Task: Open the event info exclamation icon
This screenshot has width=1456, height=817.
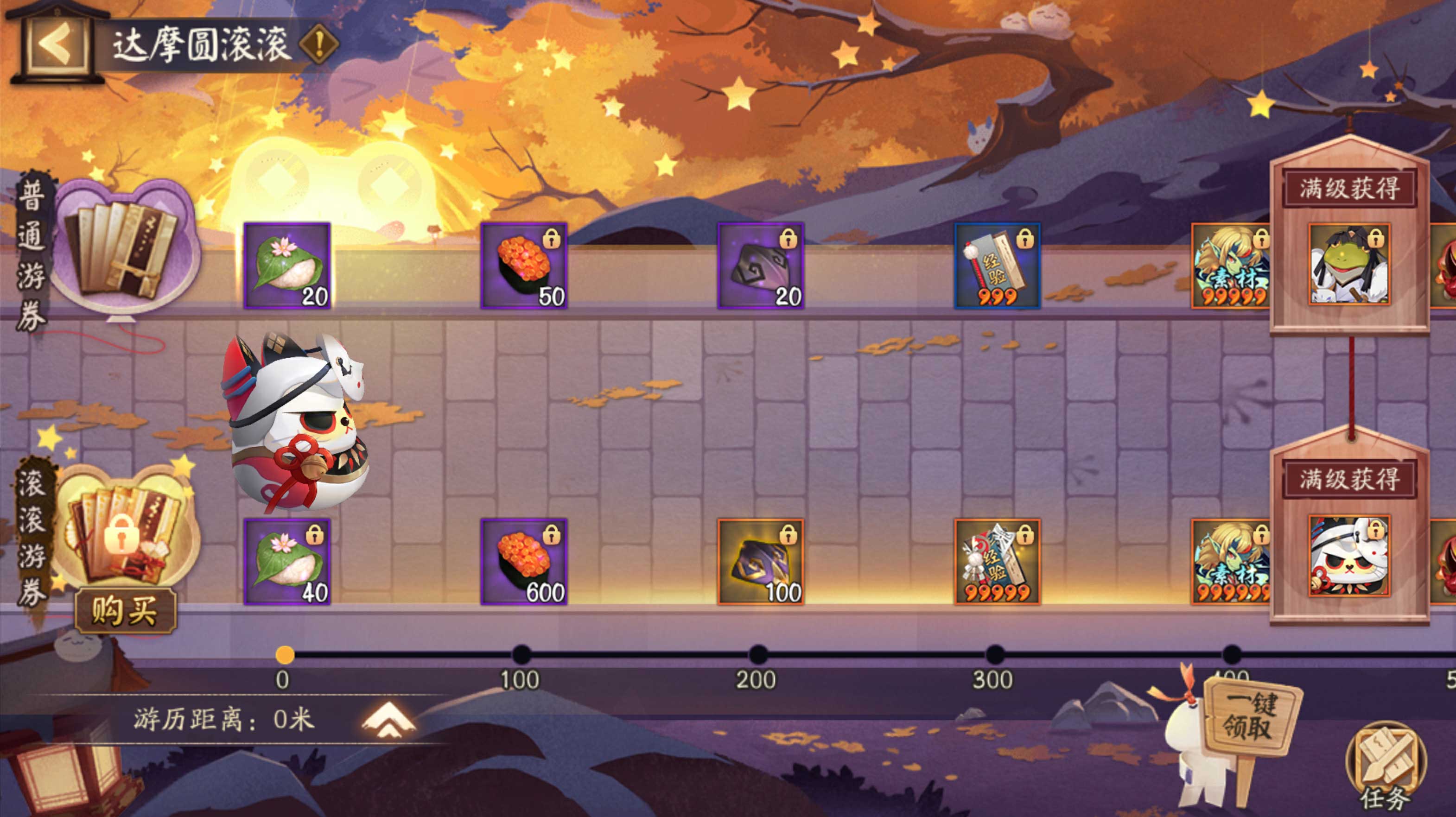Action: tap(318, 43)
